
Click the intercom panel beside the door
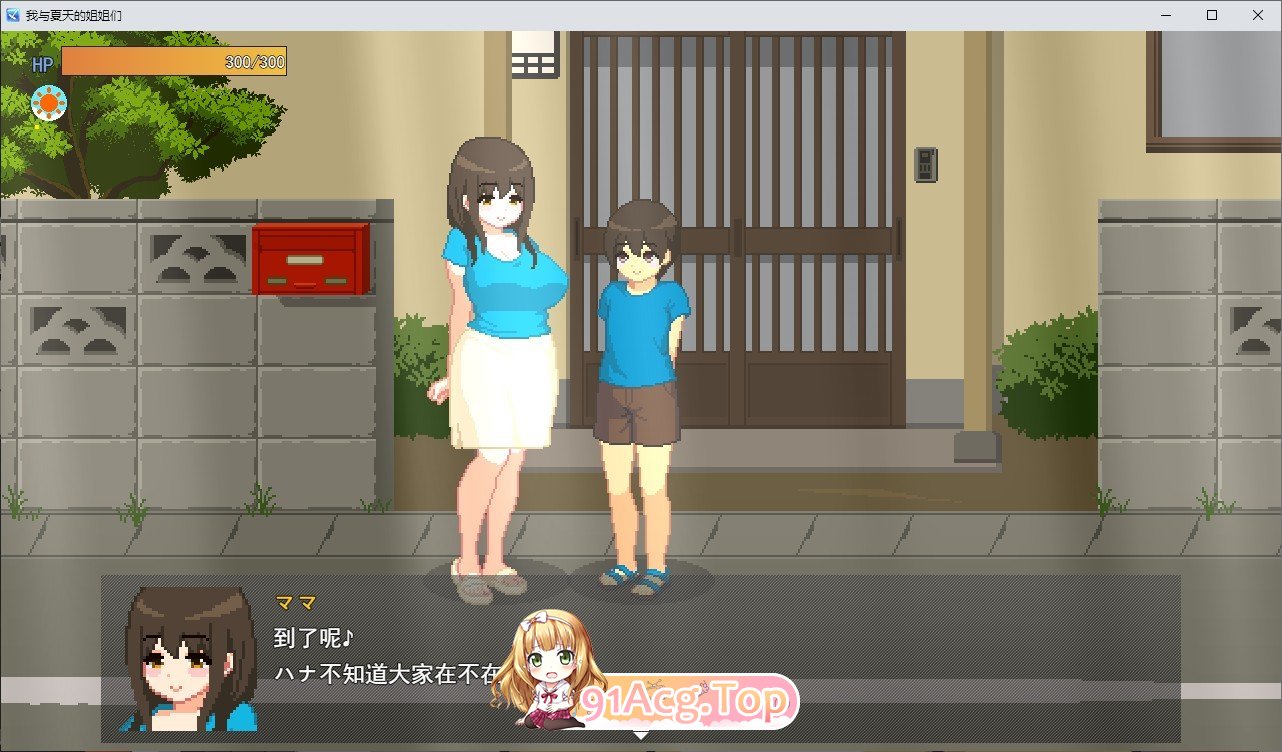[928, 165]
